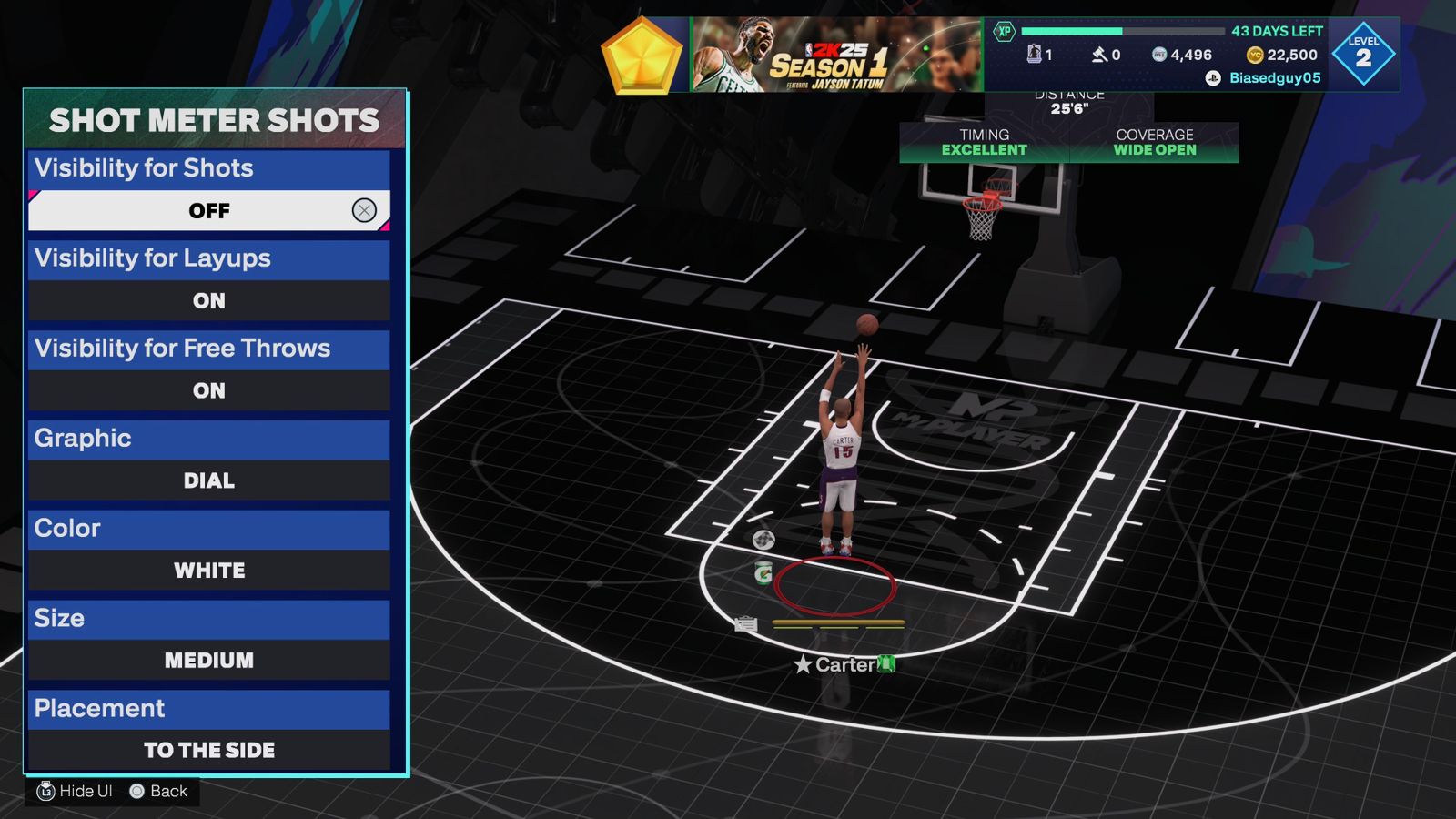Turn off Visibility for Free Throws
1456x819 pixels.
pos(209,390)
